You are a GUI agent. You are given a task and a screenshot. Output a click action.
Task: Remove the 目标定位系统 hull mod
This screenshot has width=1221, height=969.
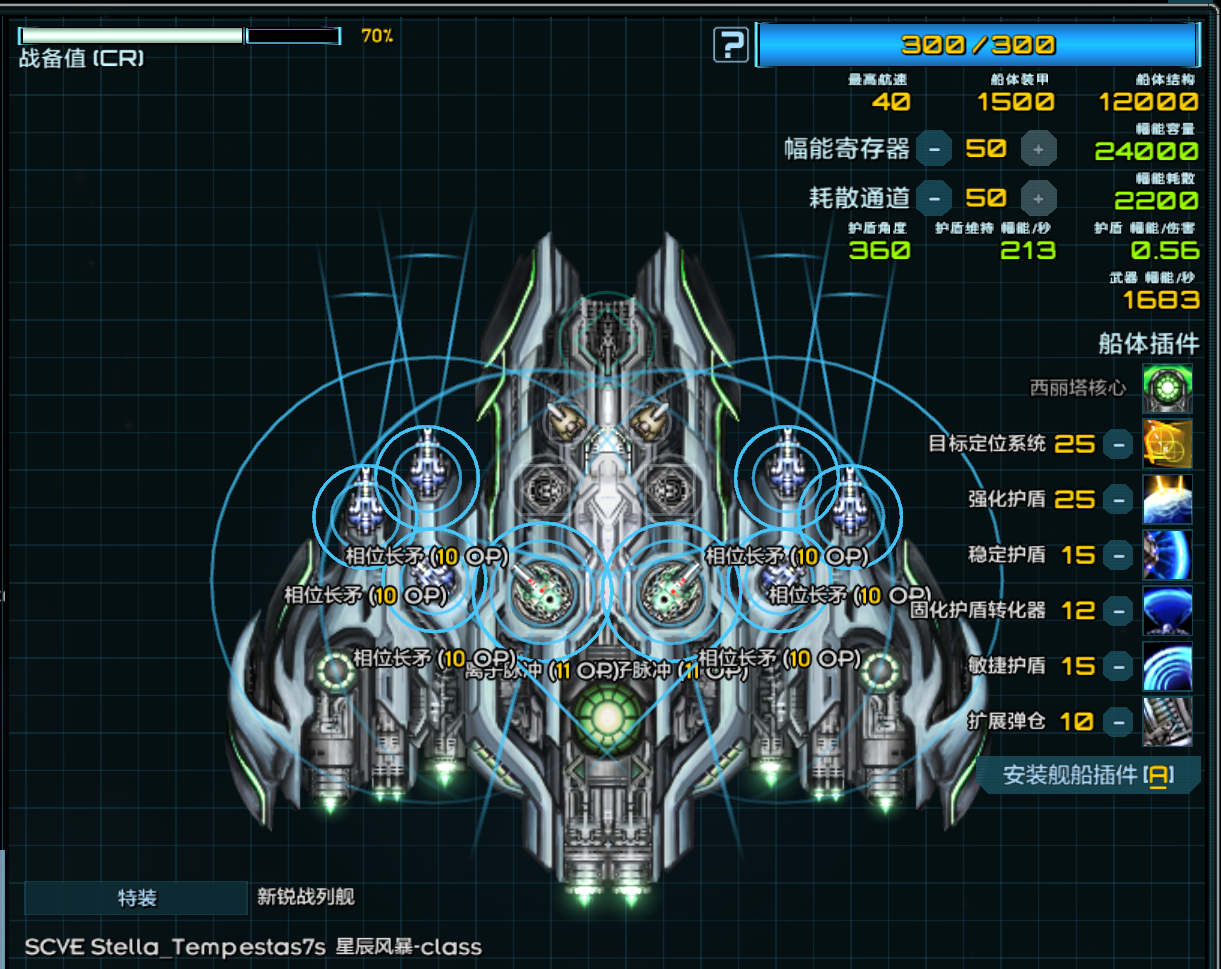coord(1118,444)
